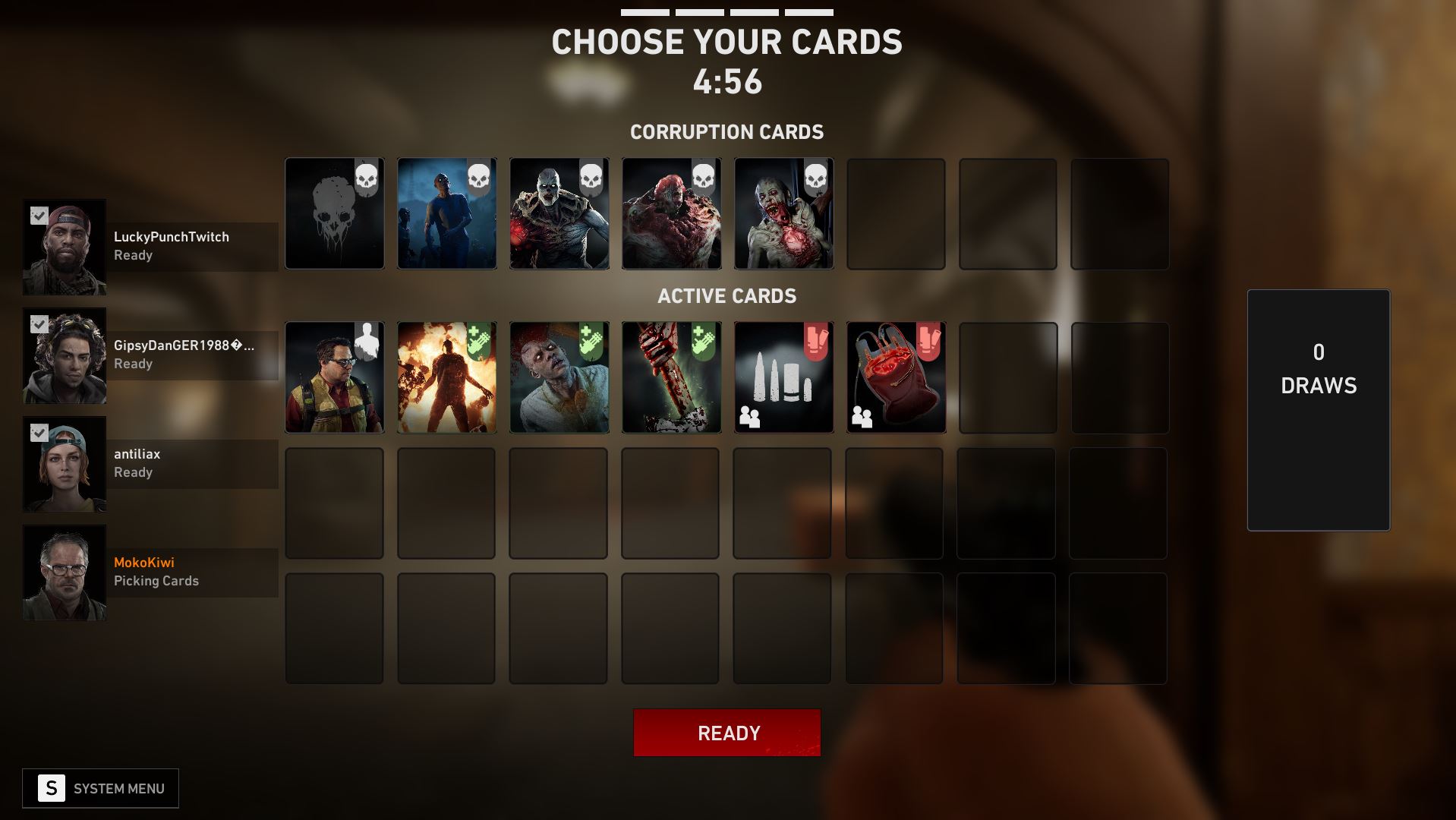Click the red READY button
The width and height of the screenshot is (1456, 820).
click(x=726, y=733)
